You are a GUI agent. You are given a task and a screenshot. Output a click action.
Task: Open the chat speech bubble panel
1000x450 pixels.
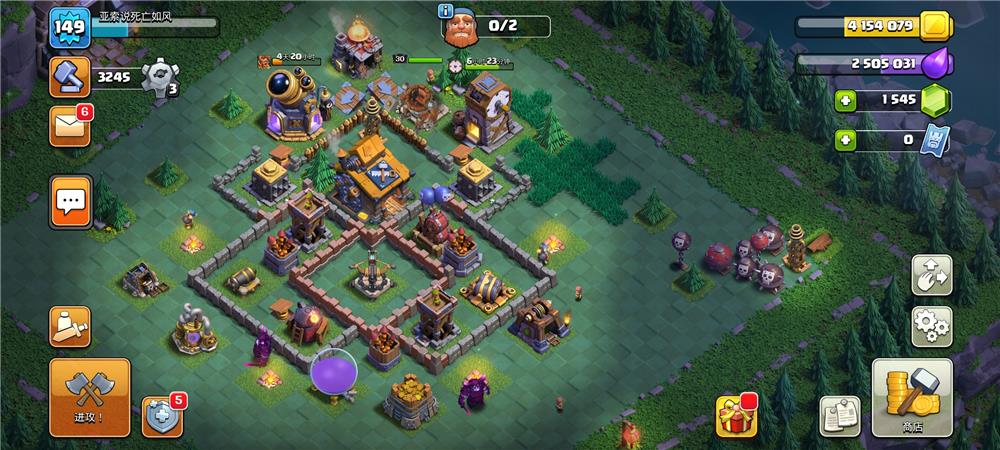[x=70, y=202]
